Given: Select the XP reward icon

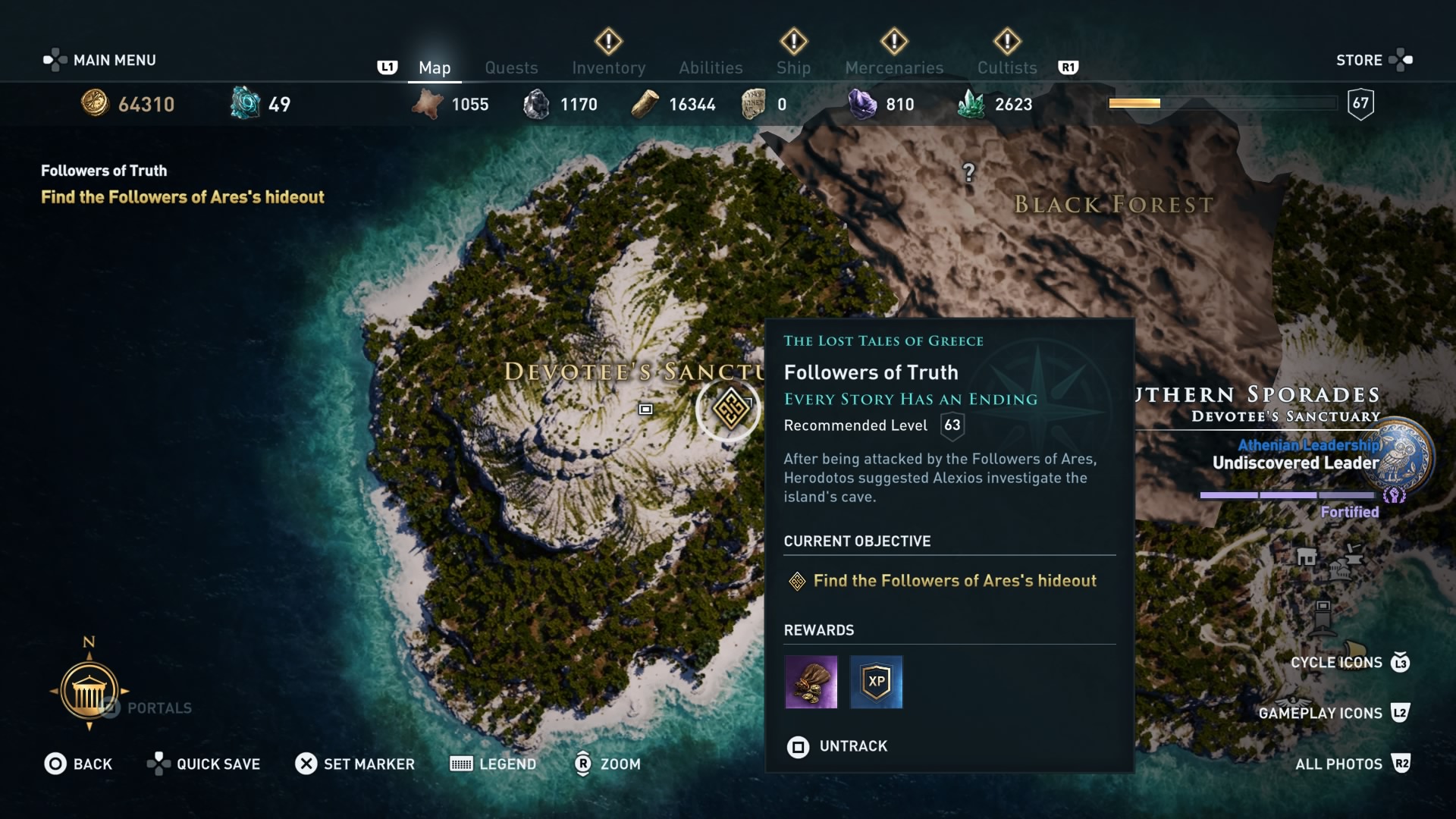Looking at the screenshot, I should (x=877, y=682).
